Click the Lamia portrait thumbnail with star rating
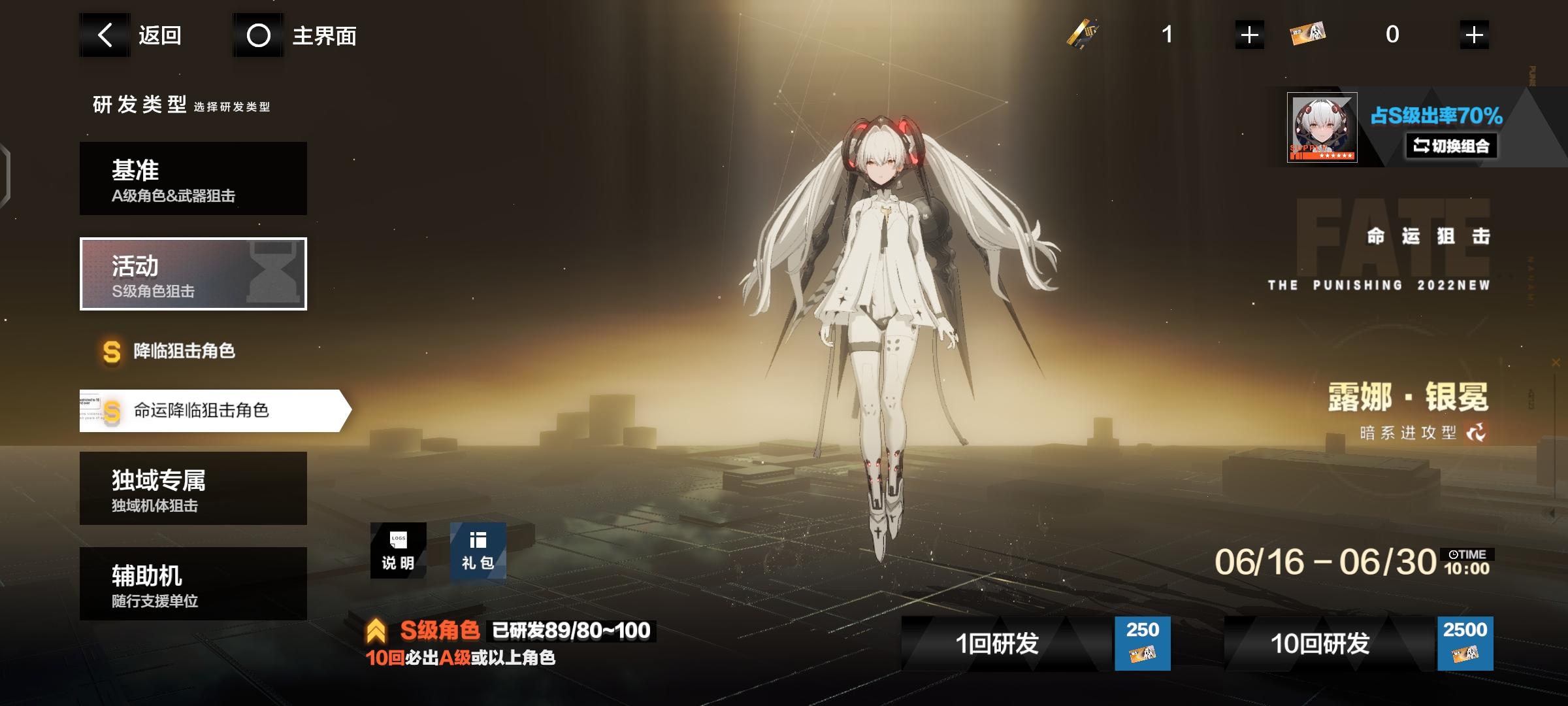1568x706 pixels. click(1323, 127)
